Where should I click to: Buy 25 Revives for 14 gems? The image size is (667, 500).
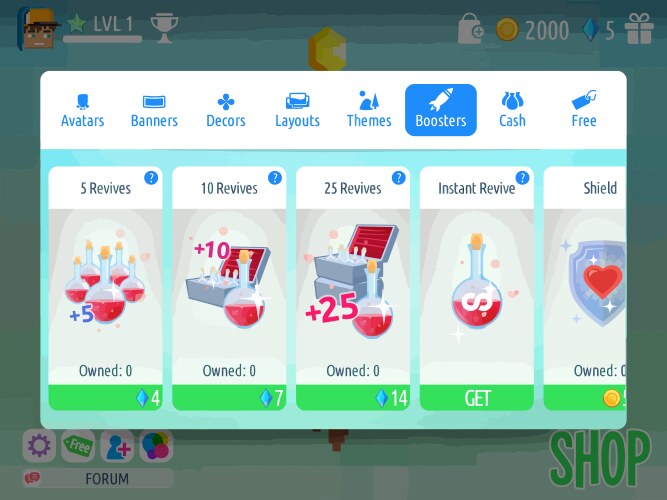coord(353,398)
